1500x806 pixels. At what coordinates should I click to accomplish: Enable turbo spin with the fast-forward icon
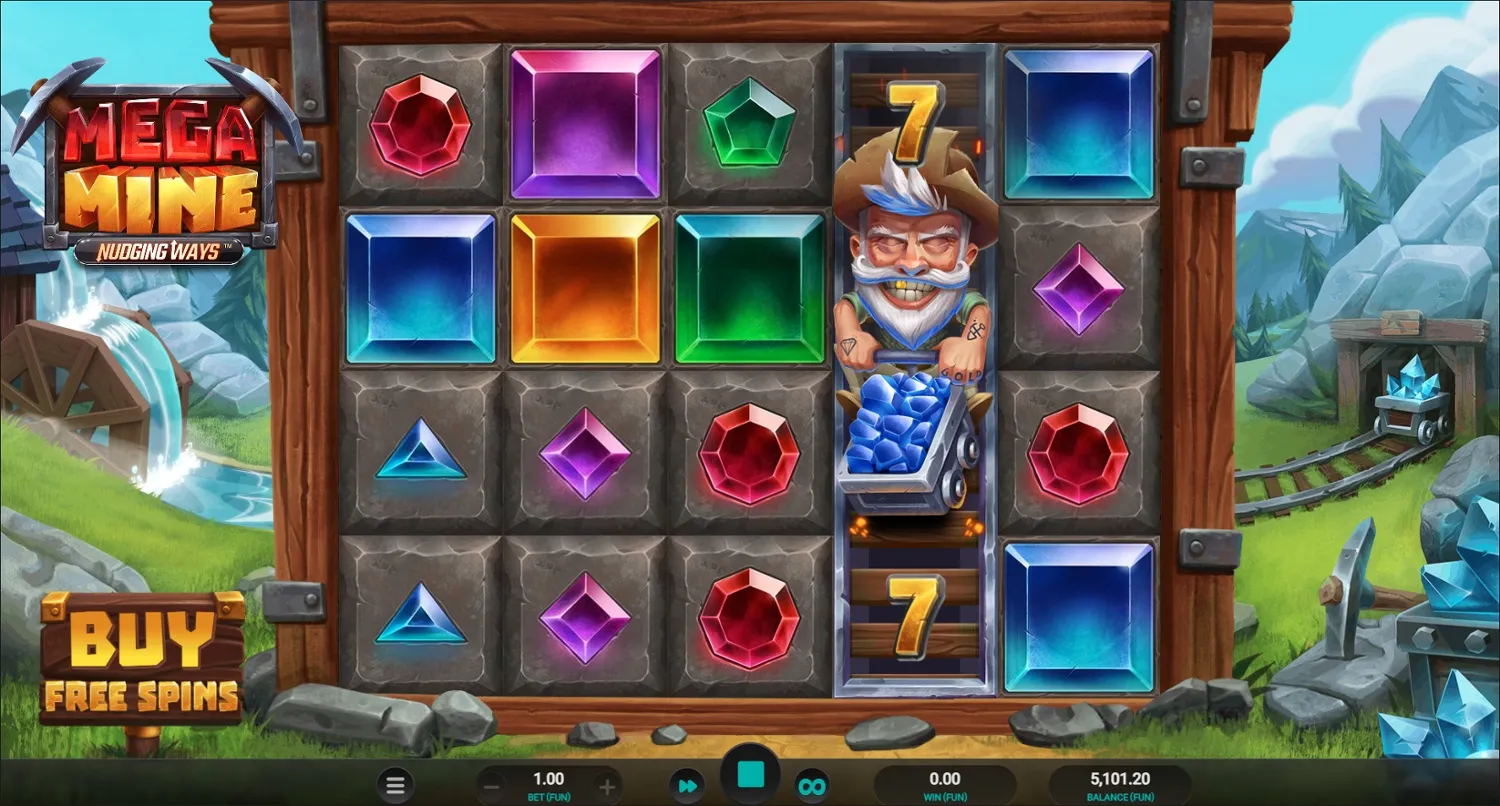pyautogui.click(x=687, y=785)
